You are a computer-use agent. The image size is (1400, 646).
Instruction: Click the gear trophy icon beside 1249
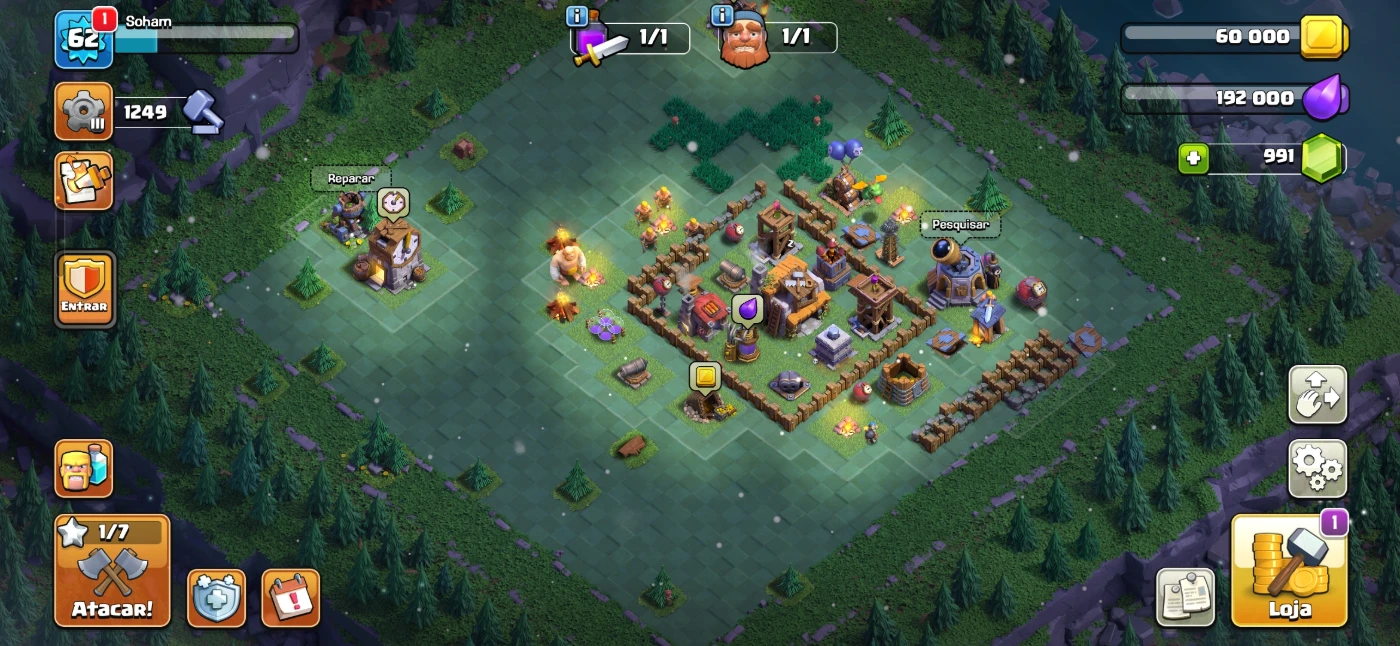click(84, 111)
